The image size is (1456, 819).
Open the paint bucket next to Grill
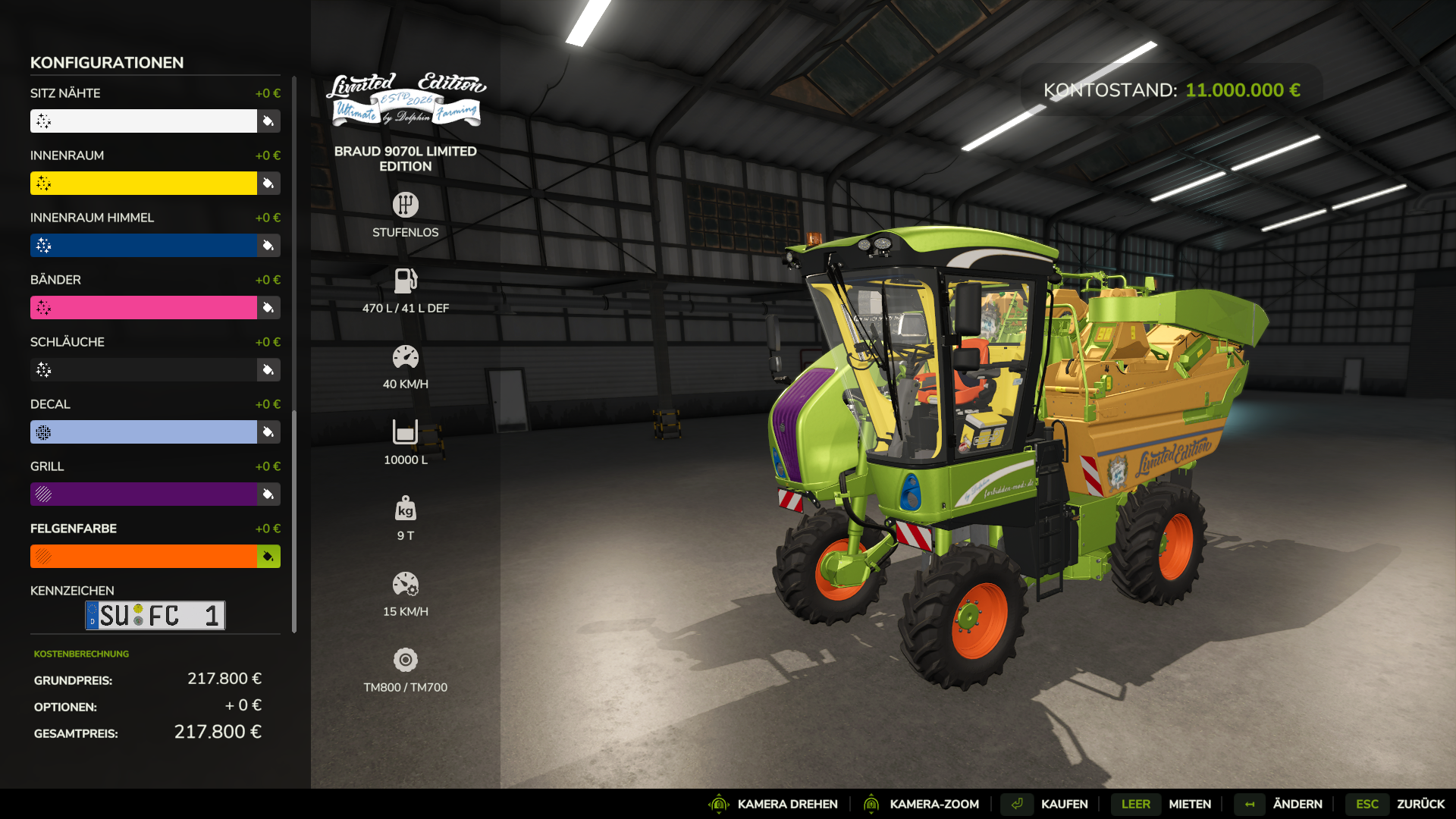click(268, 494)
